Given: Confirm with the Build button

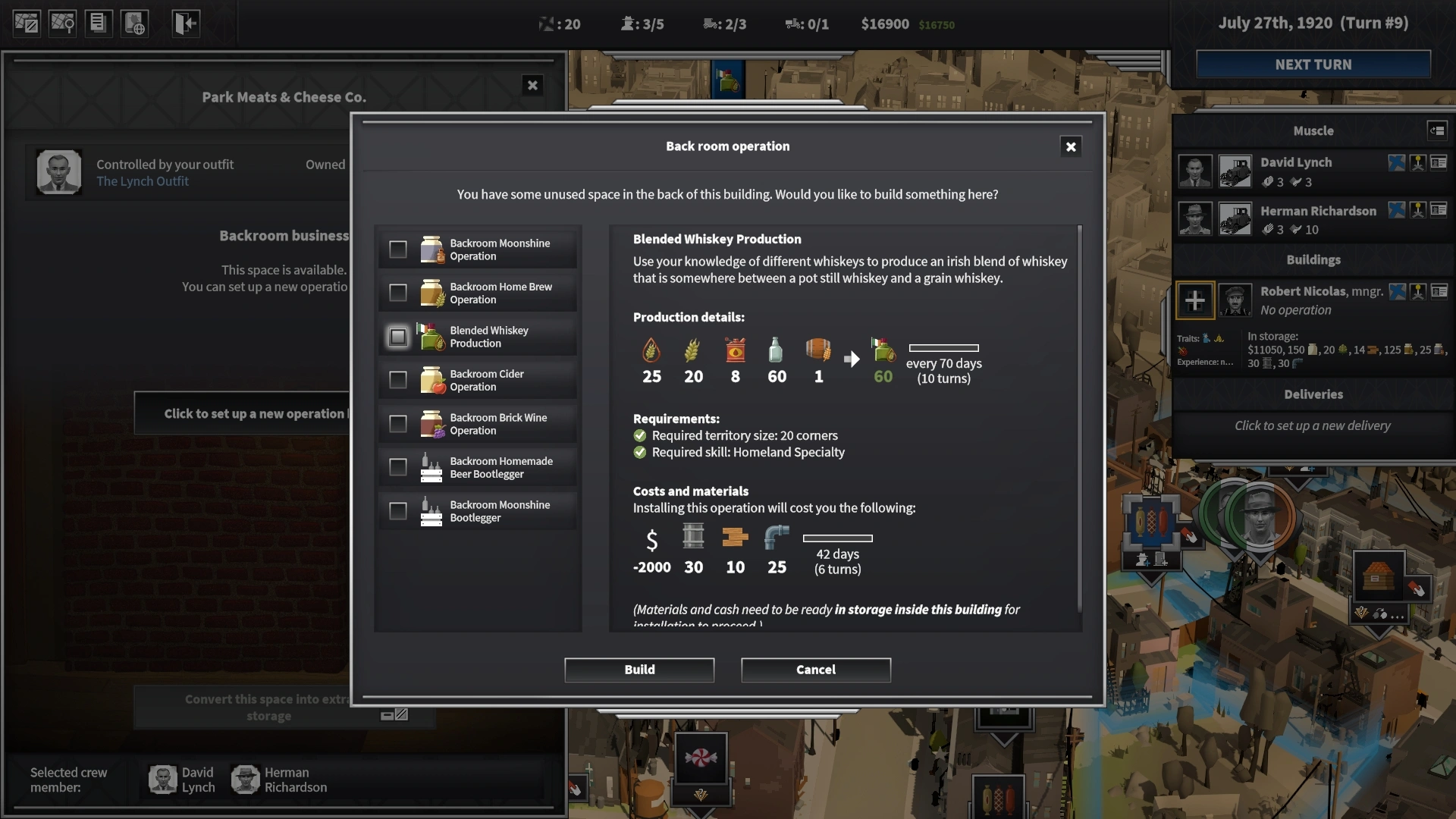Looking at the screenshot, I should [639, 670].
